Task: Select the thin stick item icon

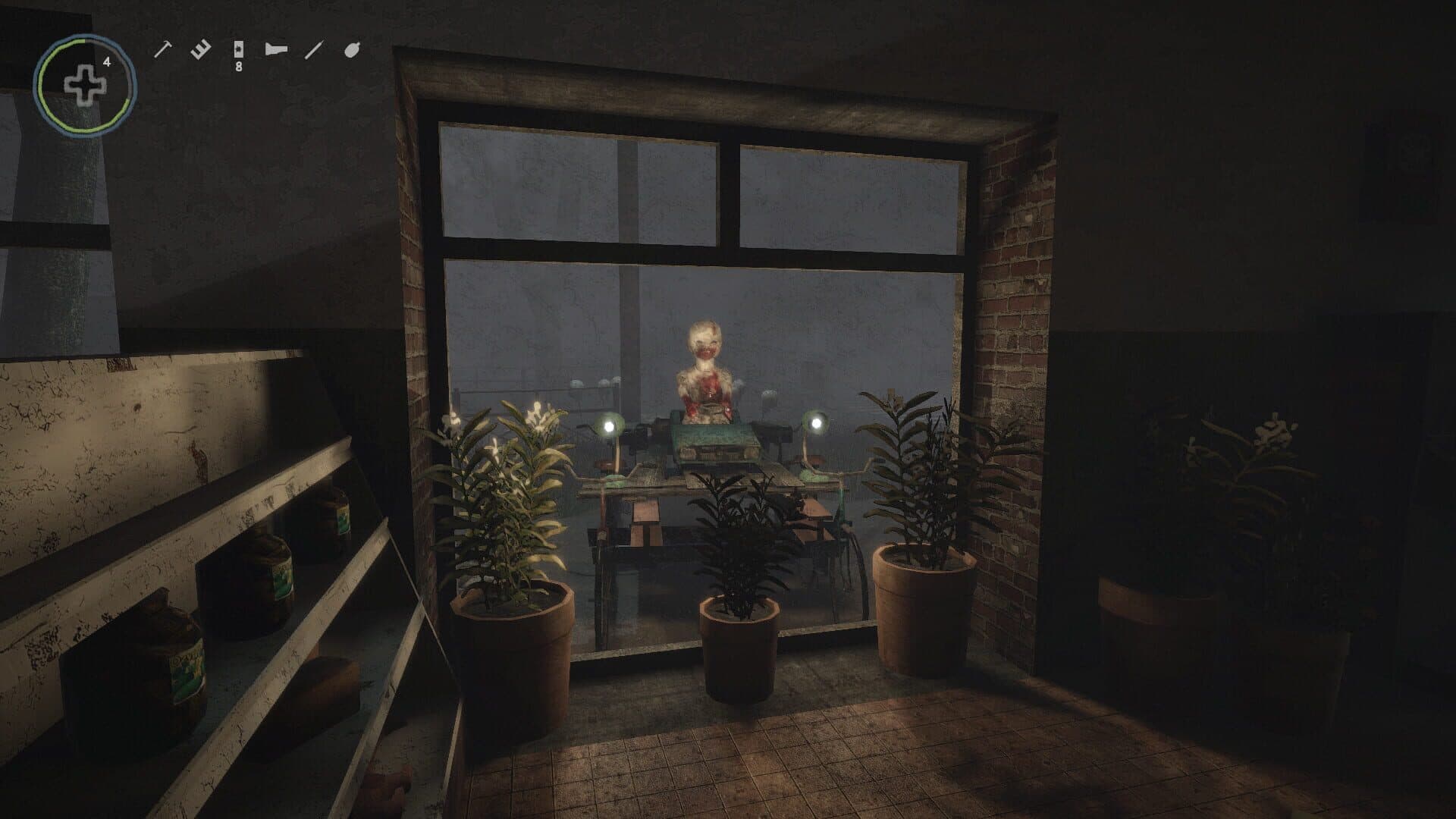Action: (x=313, y=51)
